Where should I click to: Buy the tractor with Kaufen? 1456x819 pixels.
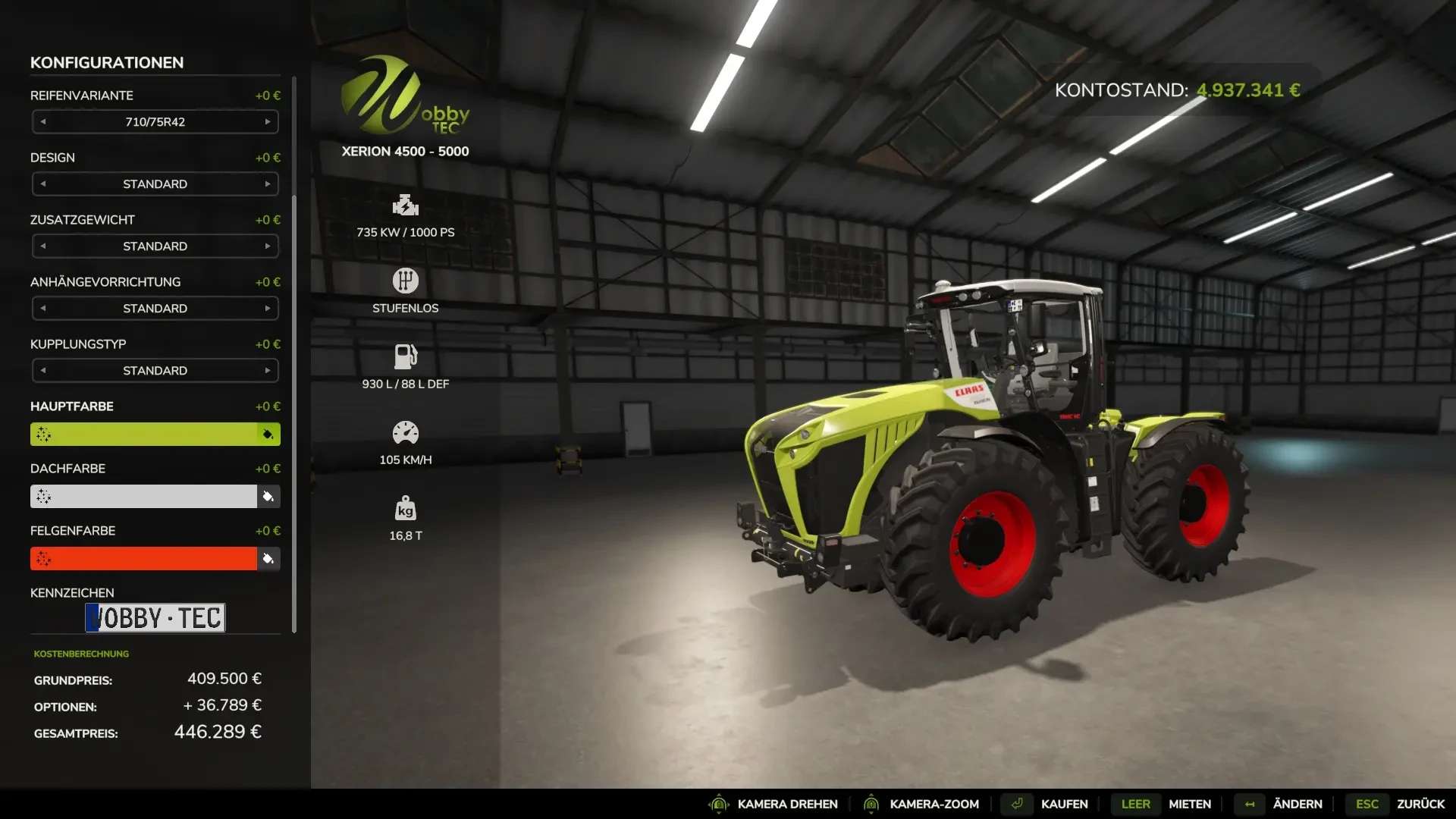click(x=1063, y=804)
